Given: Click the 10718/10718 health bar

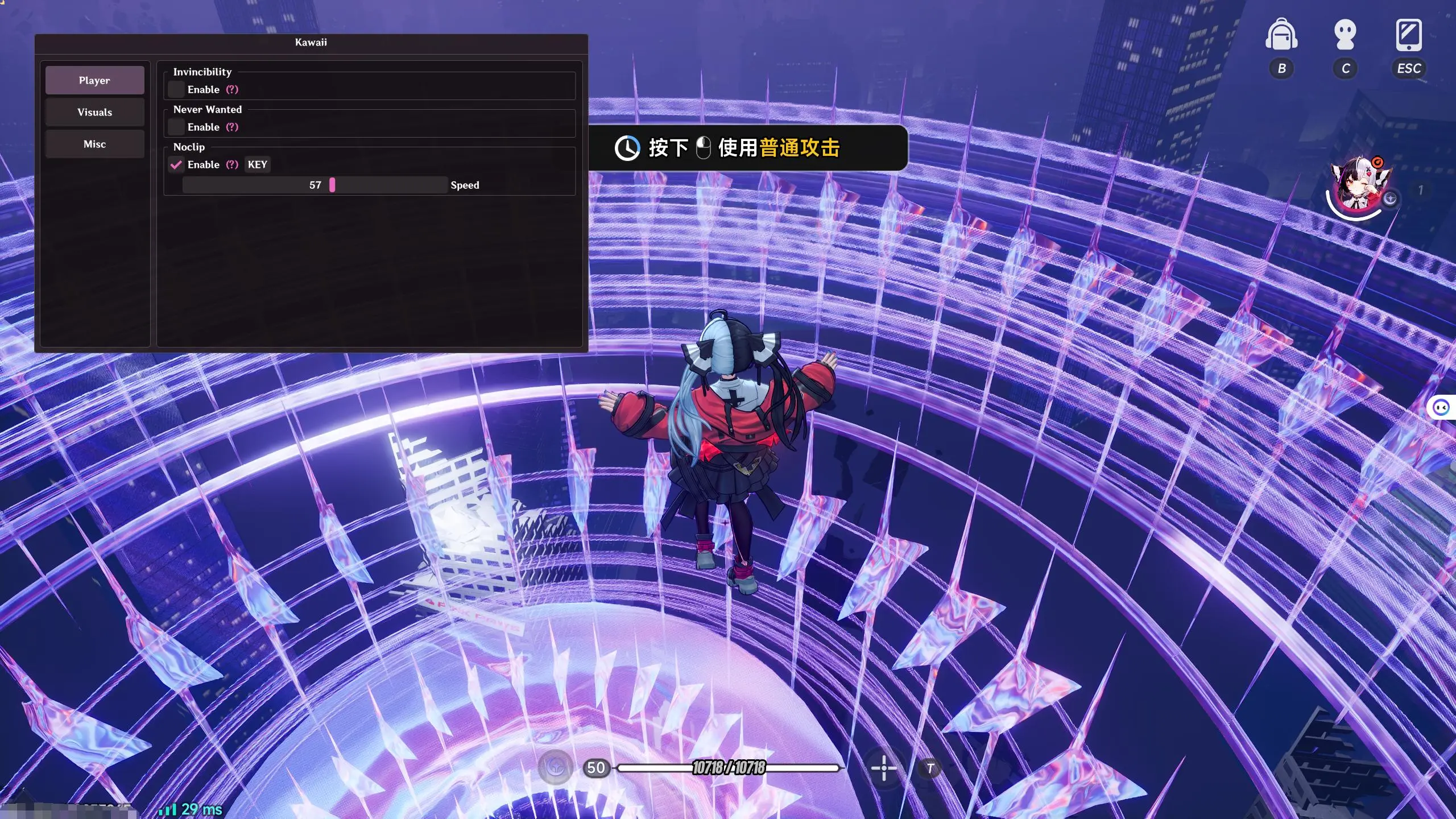Looking at the screenshot, I should (728, 768).
